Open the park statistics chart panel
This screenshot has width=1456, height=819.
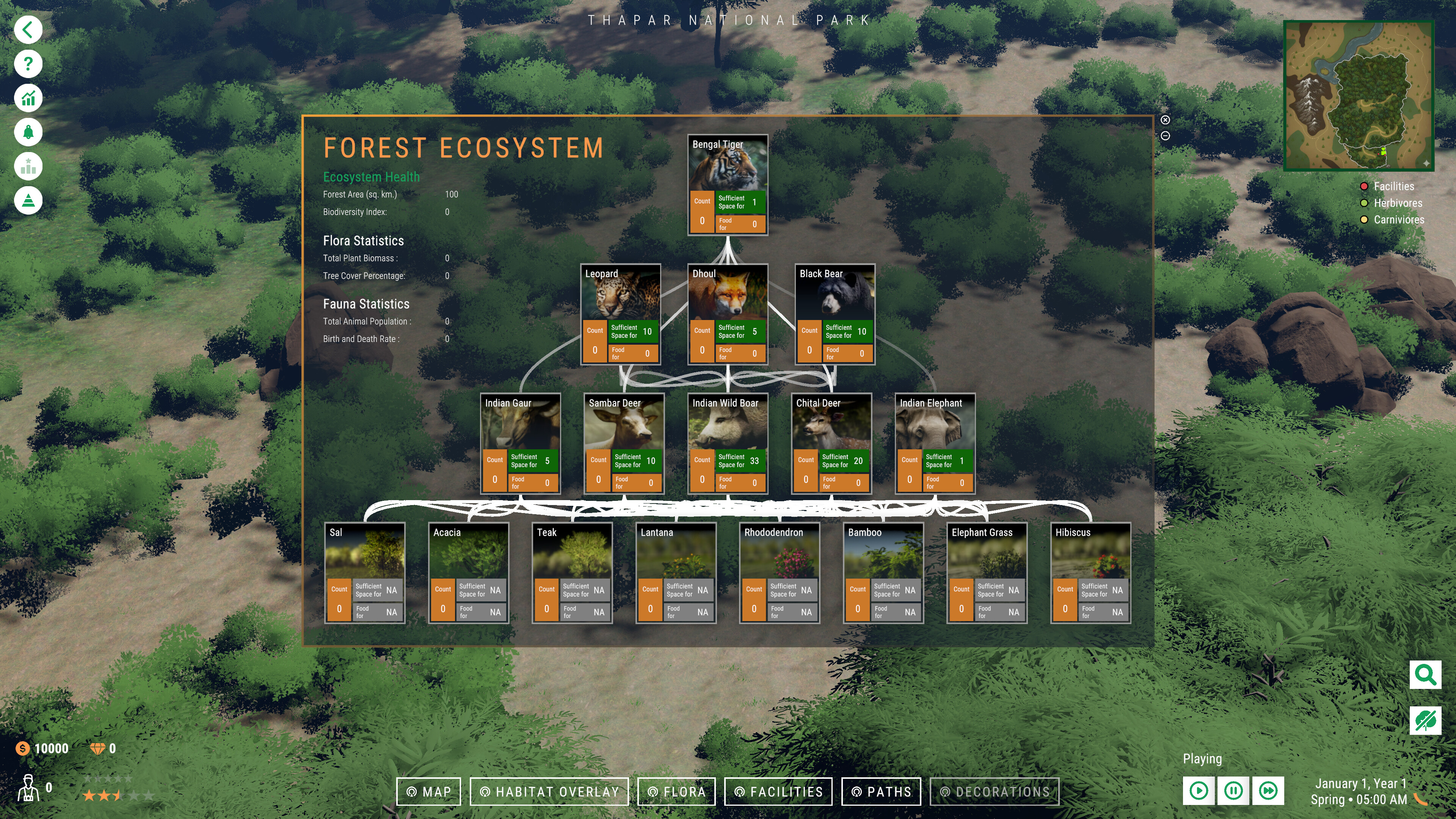pos(28,97)
